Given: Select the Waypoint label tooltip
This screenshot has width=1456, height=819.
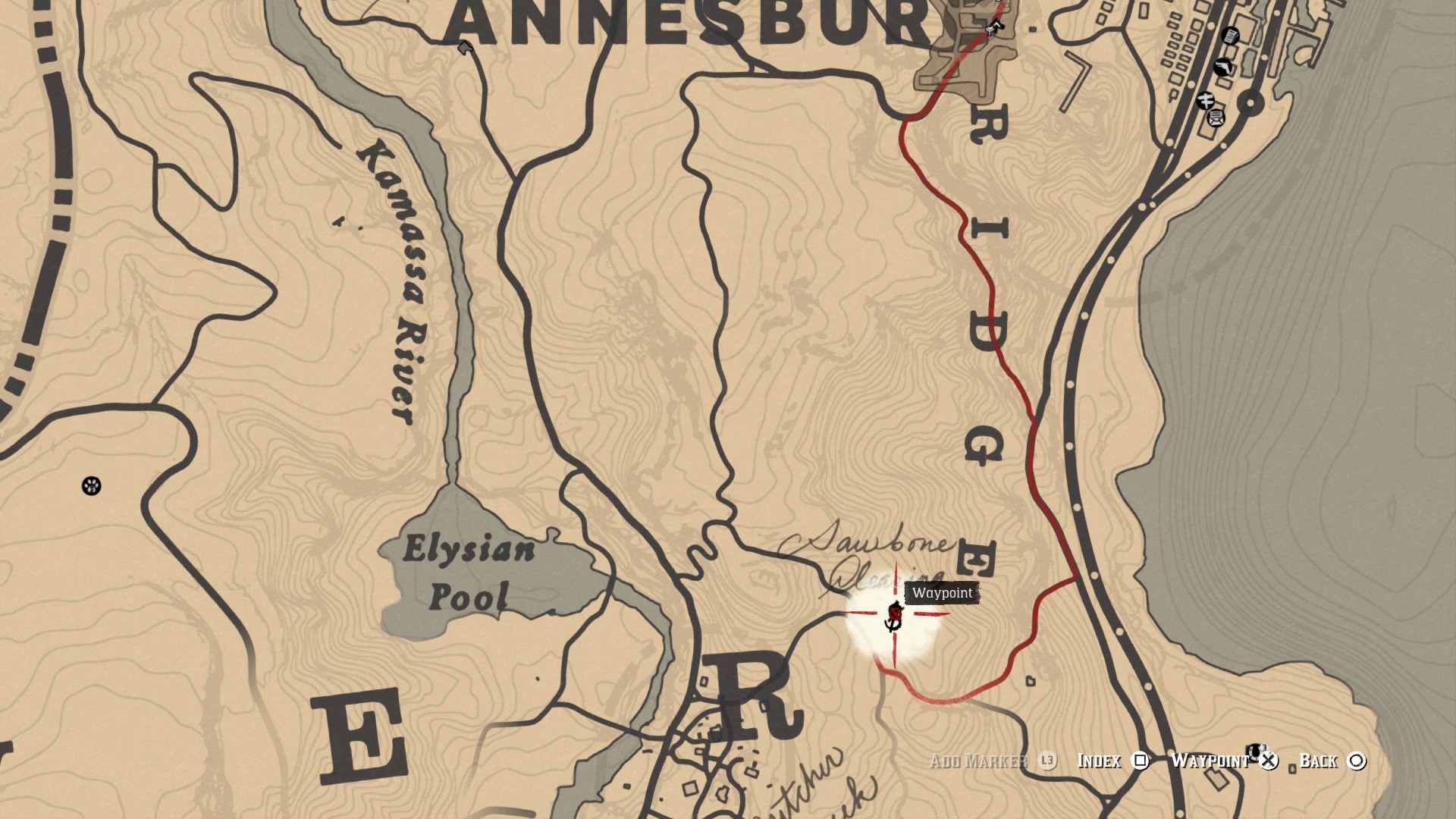Looking at the screenshot, I should 942,594.
